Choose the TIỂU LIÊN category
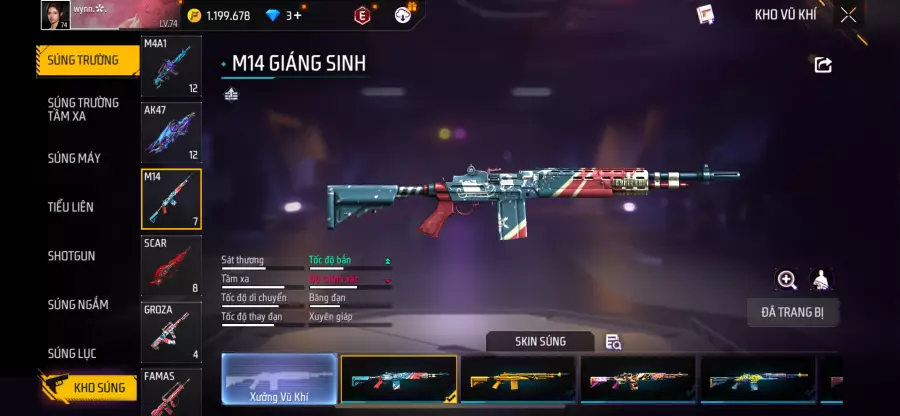 pos(71,207)
